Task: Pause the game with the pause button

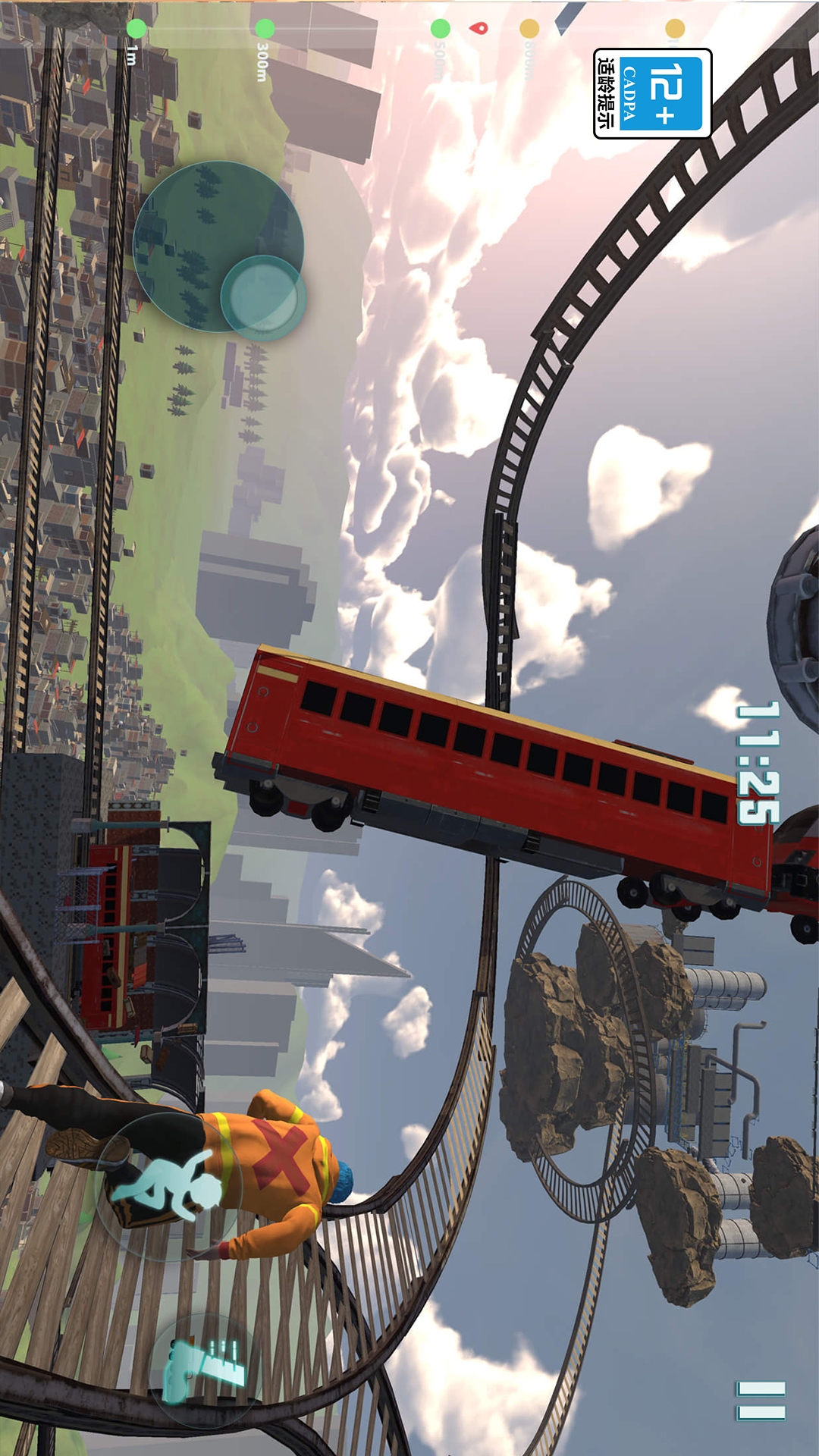Action: point(761,1401)
